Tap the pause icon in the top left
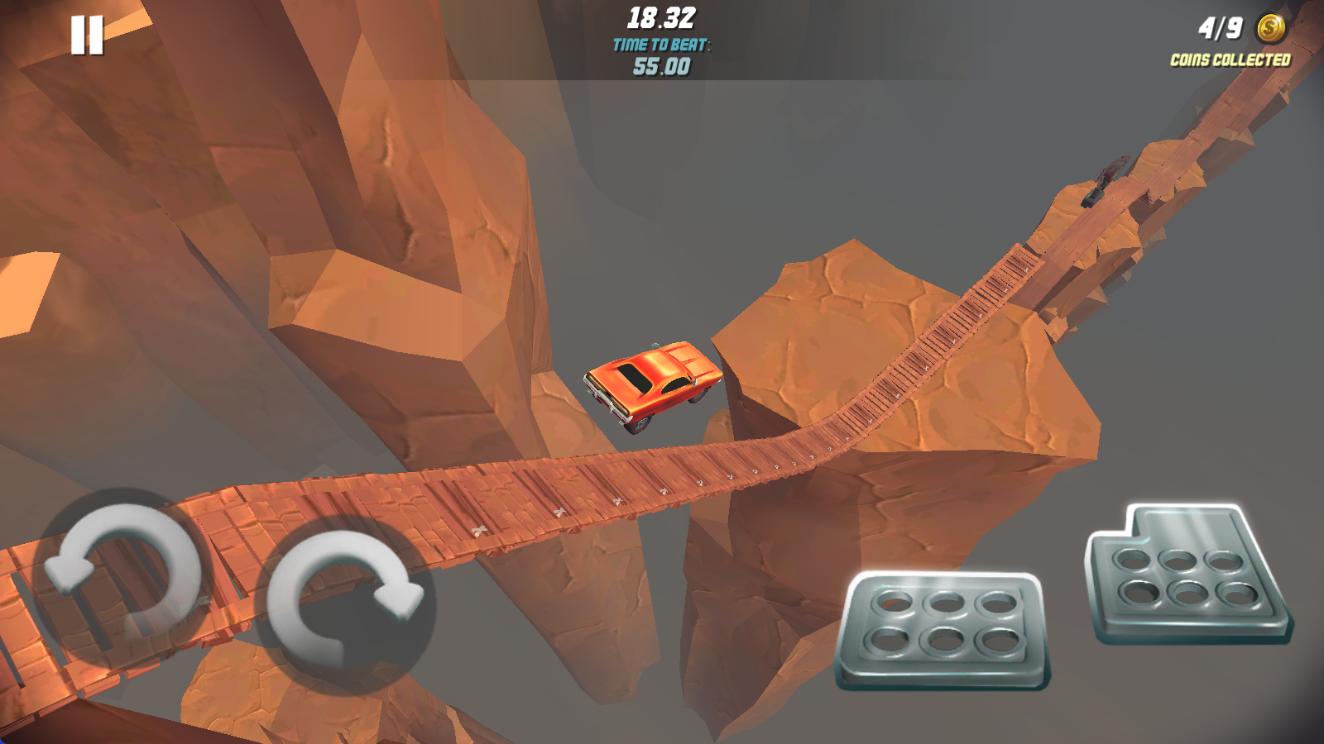The height and width of the screenshot is (744, 1324). tap(86, 36)
